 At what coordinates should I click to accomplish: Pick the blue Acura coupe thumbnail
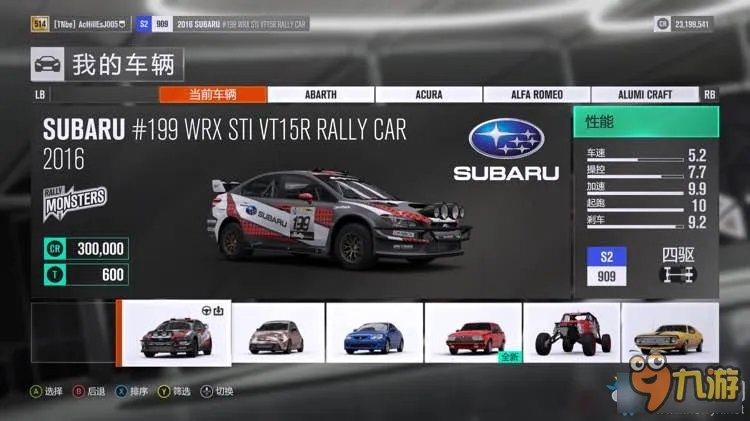(x=374, y=332)
